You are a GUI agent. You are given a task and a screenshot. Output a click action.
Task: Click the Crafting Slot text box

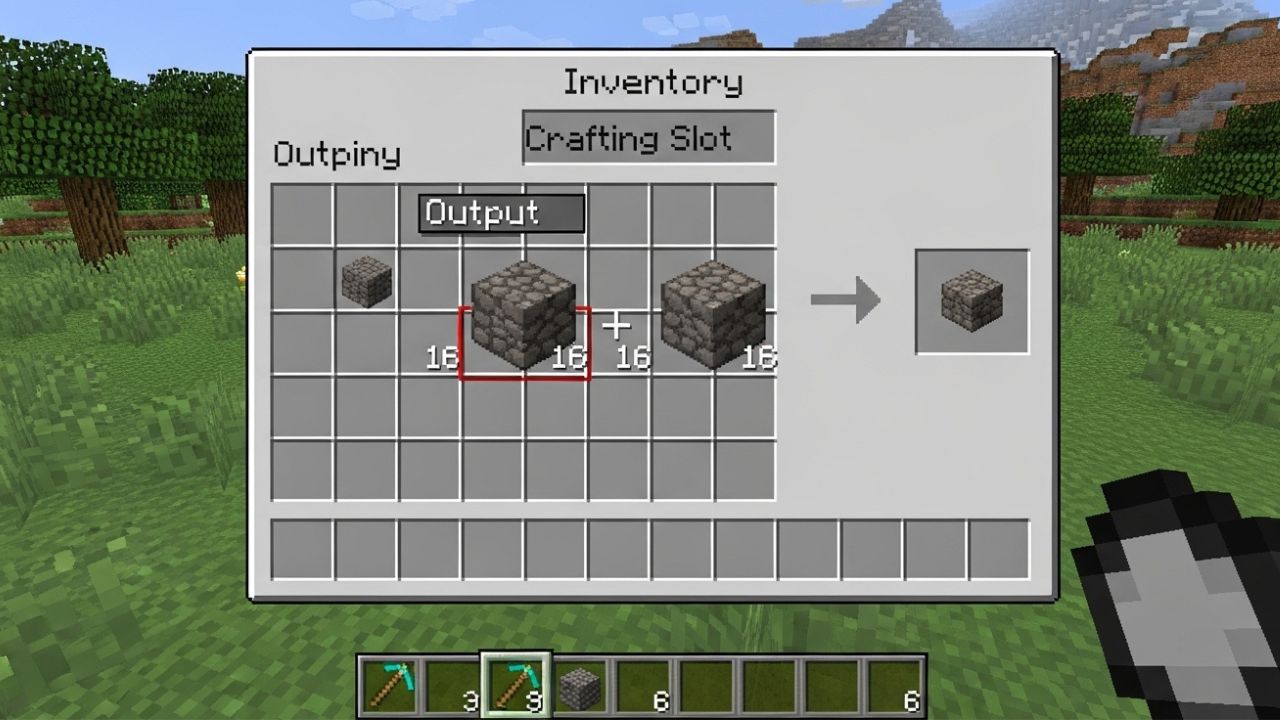648,138
